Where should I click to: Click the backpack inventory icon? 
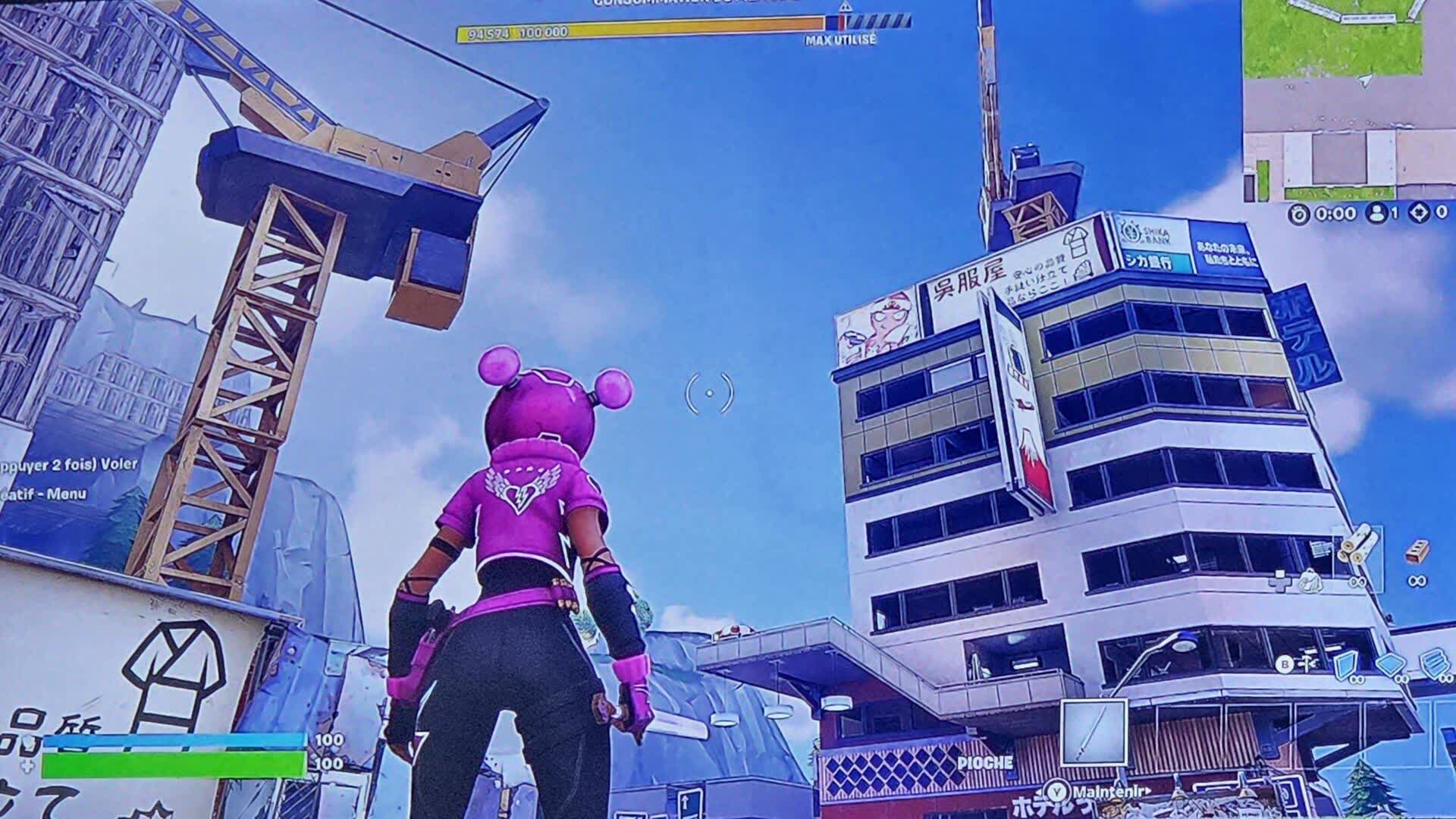(1310, 582)
